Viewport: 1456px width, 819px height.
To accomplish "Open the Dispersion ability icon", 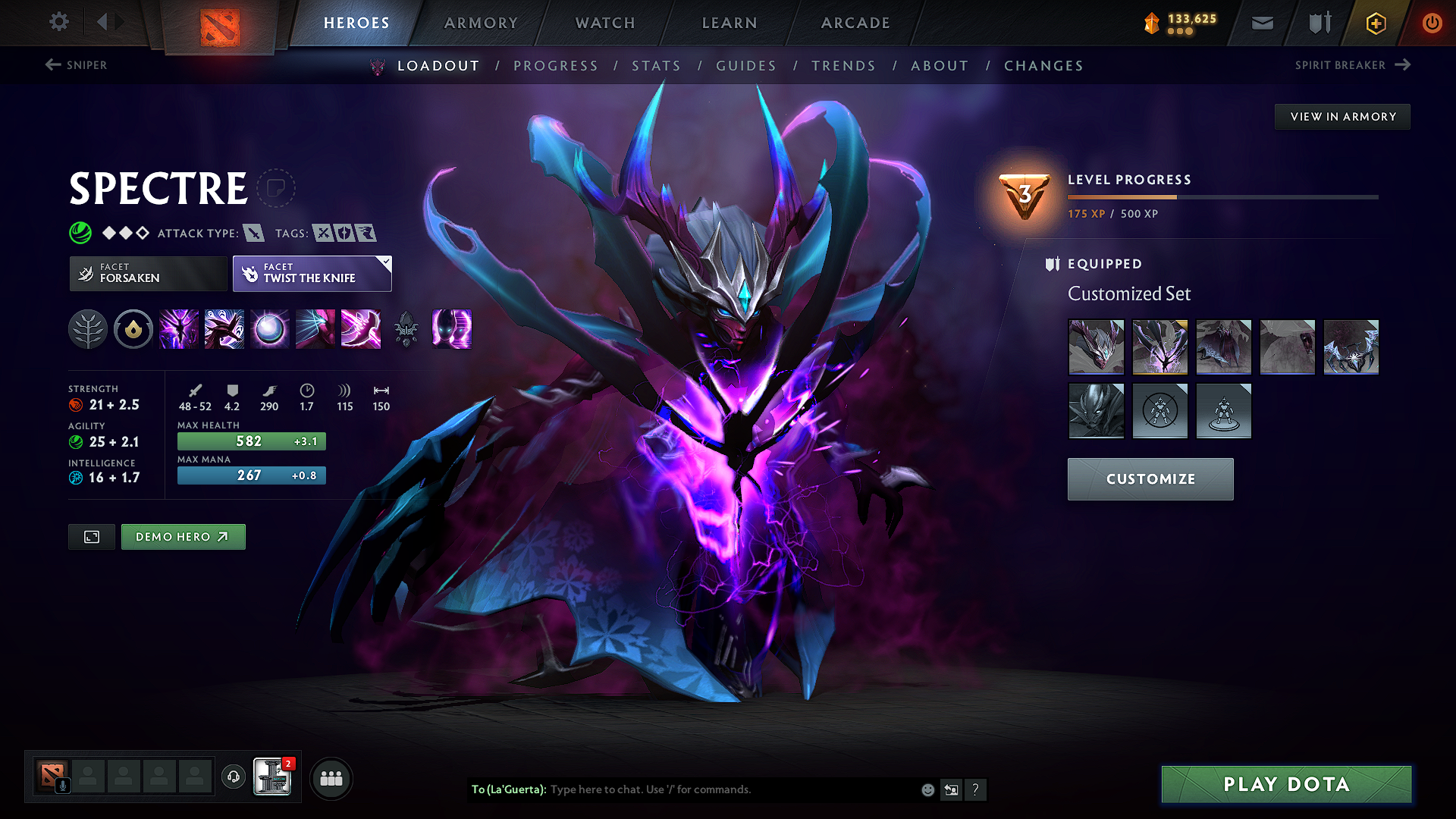I will pyautogui.click(x=270, y=329).
